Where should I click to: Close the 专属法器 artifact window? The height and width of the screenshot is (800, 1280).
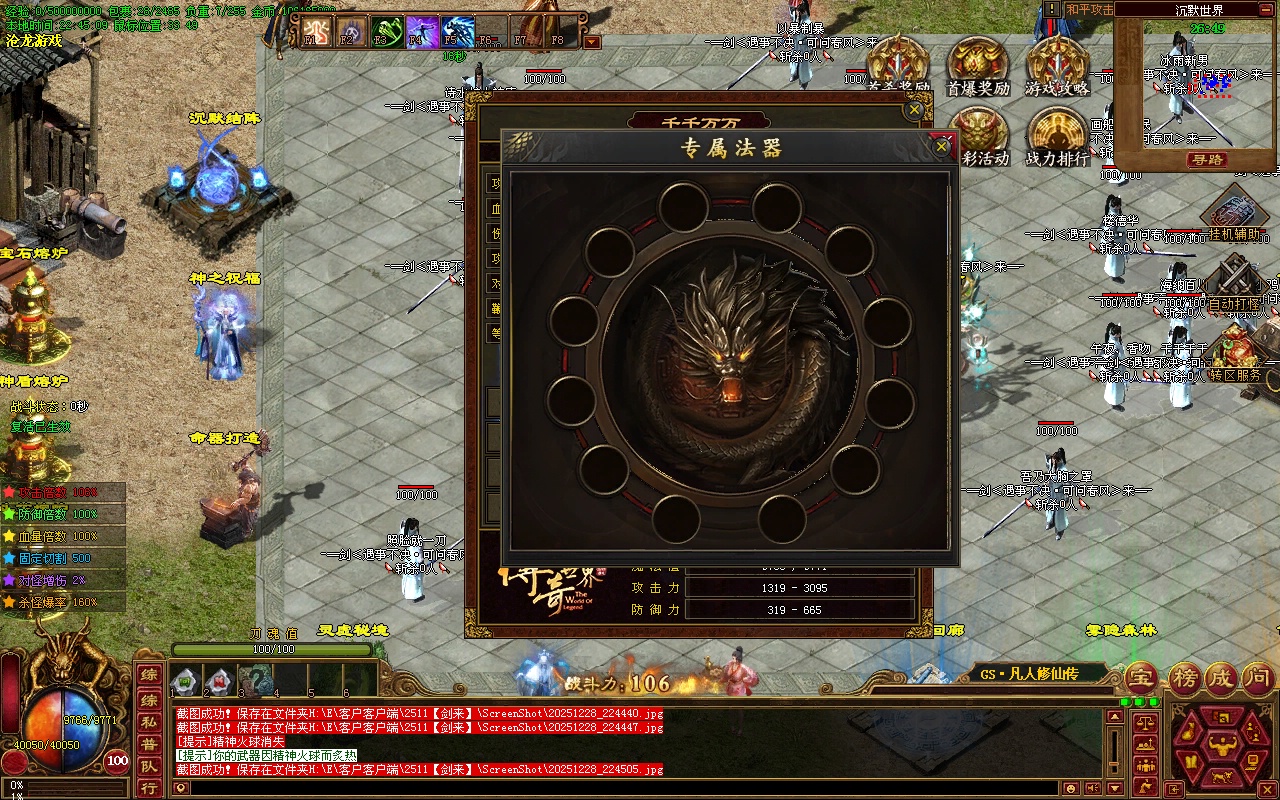941,147
